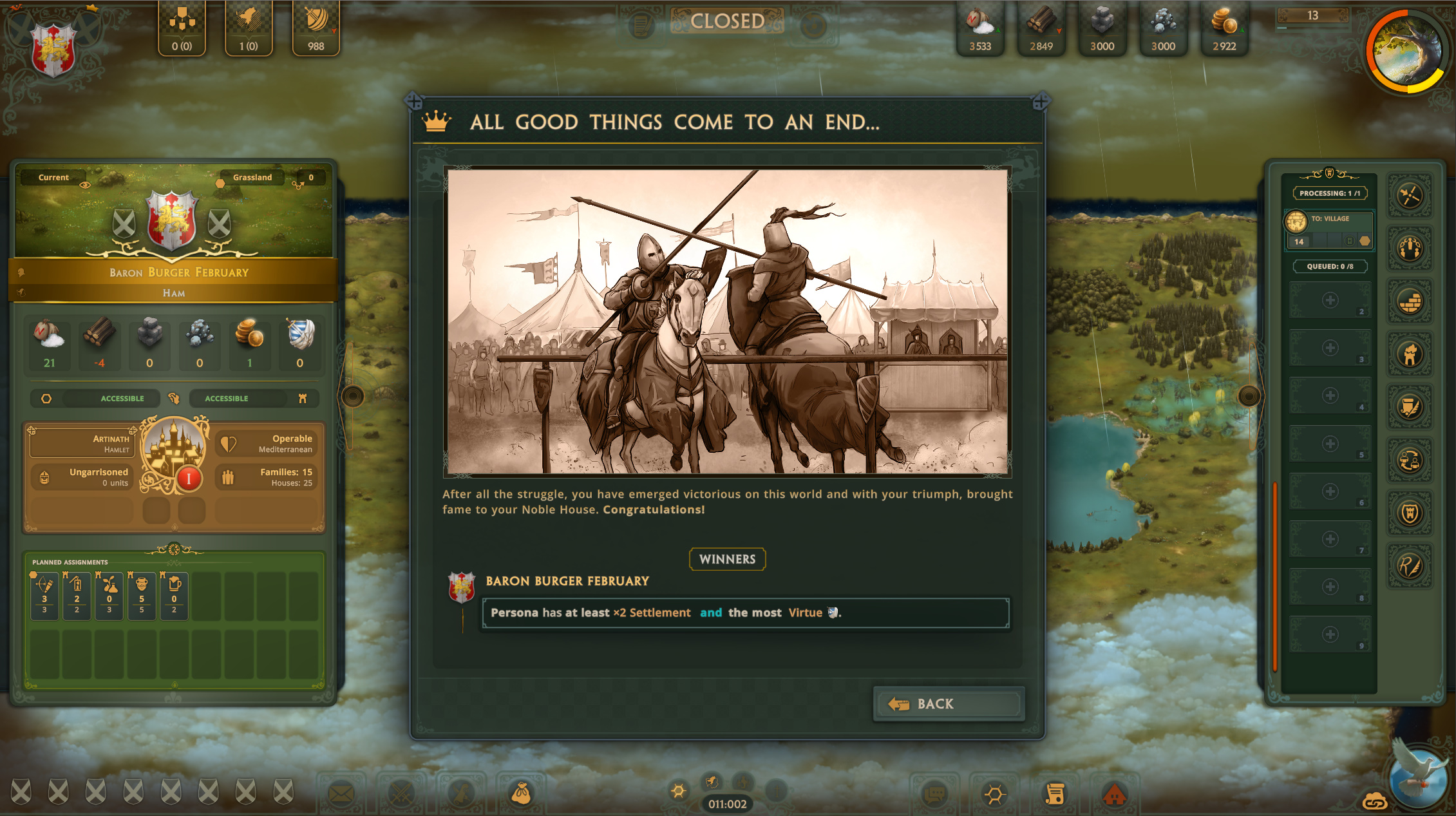The height and width of the screenshot is (816, 1456).
Task: Click the CLOSED banner at top center
Action: pos(726,21)
